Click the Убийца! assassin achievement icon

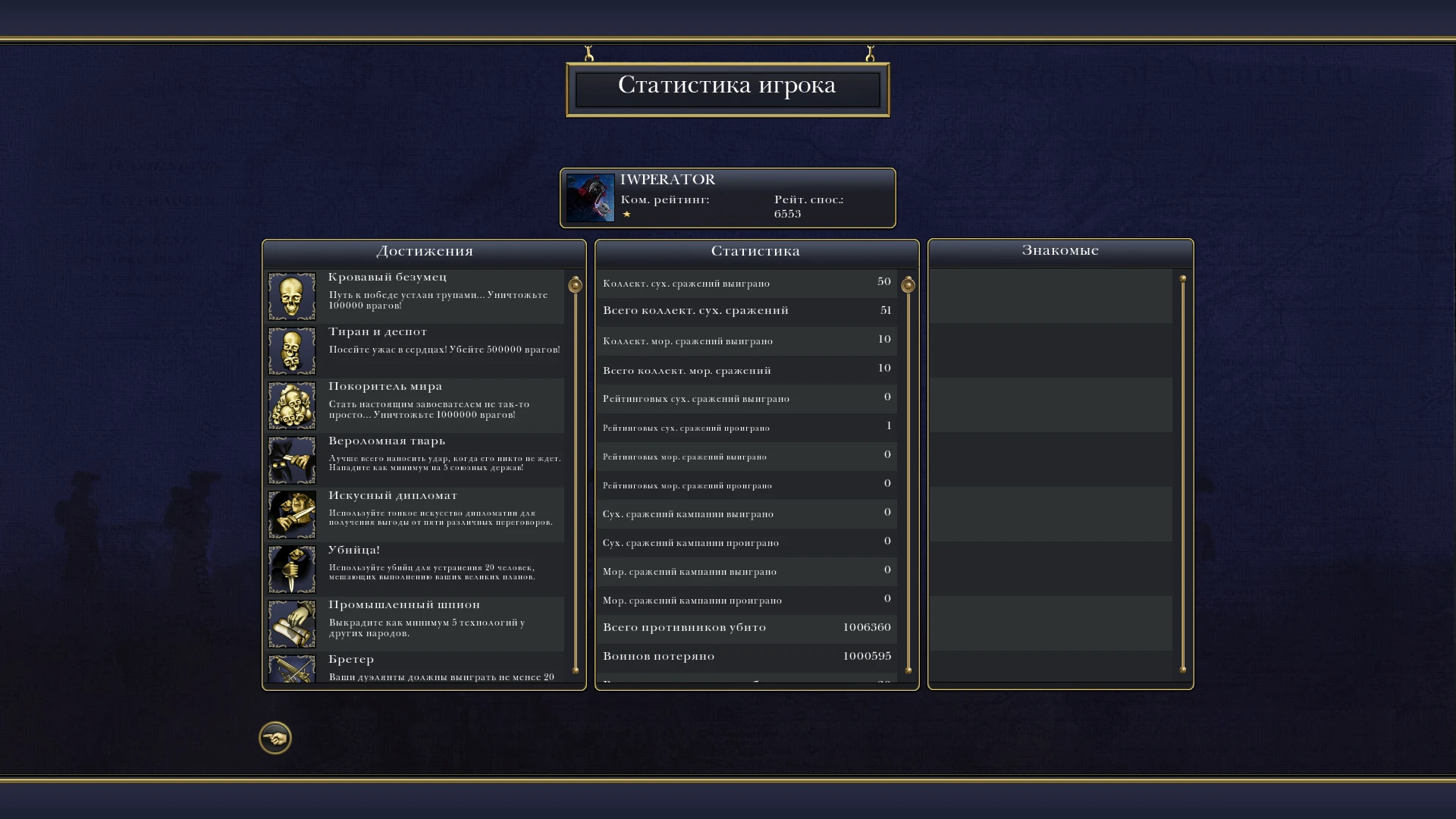tap(291, 569)
